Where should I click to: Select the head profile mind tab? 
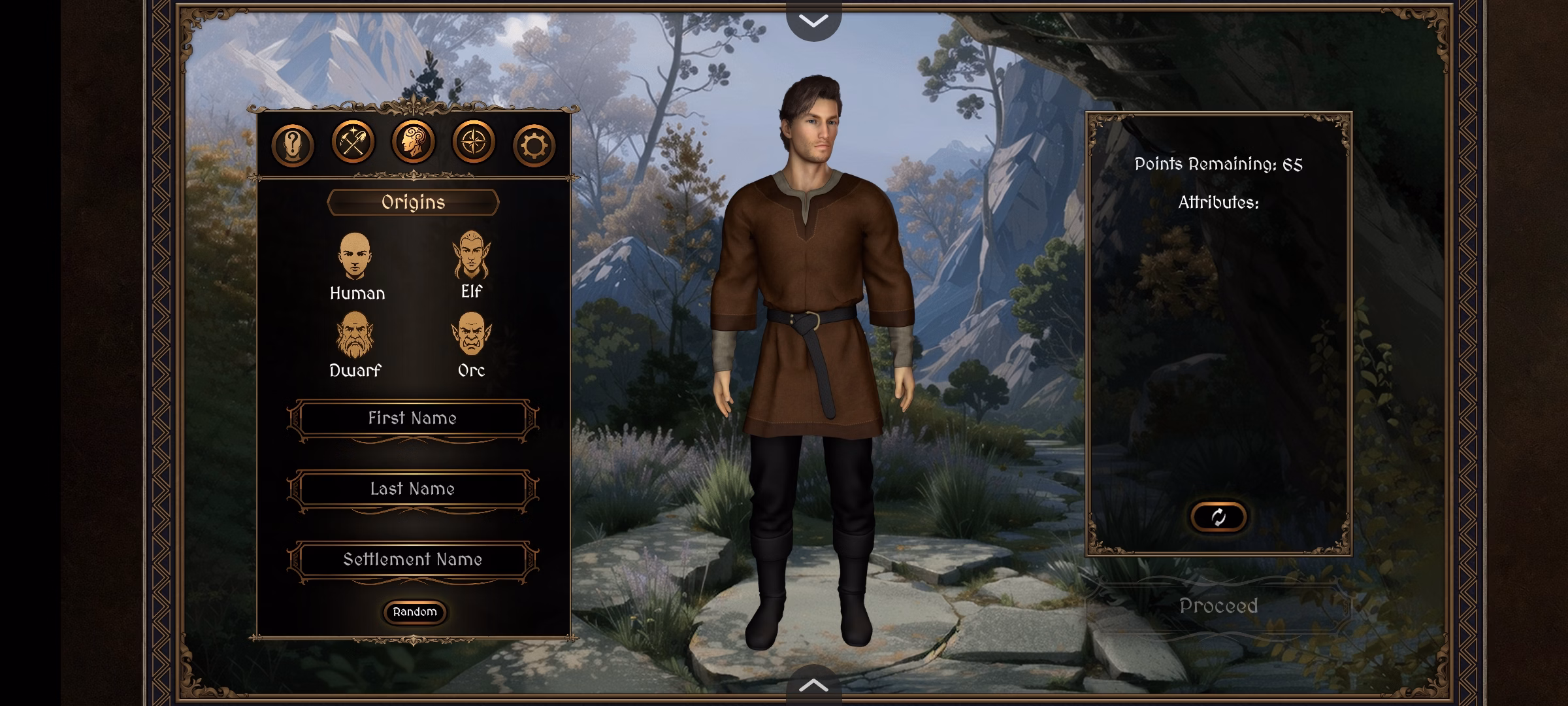(x=413, y=142)
